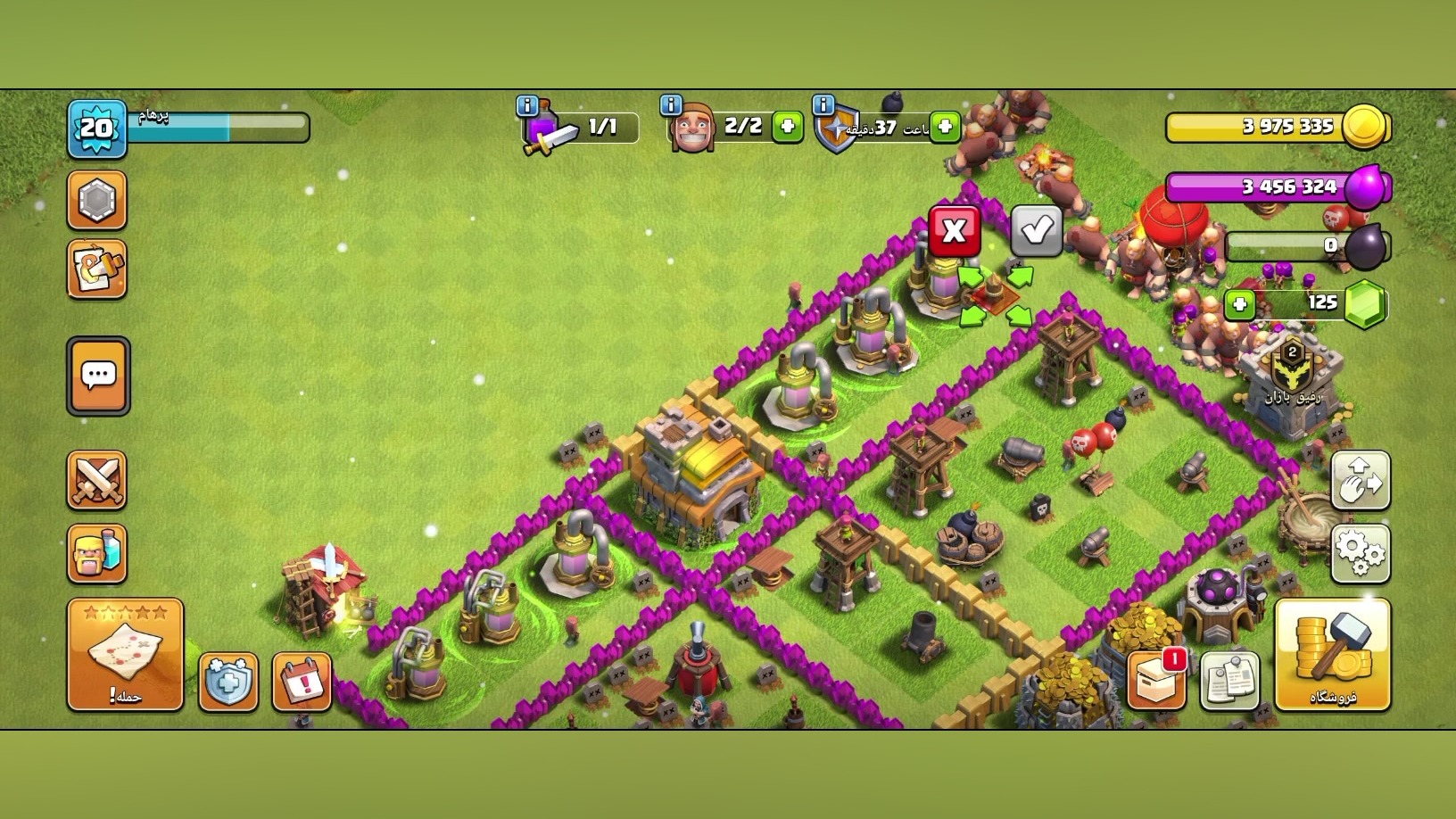Viewport: 1456px width, 819px height.
Task: Extend shield timer using green plus
Action: click(945, 127)
